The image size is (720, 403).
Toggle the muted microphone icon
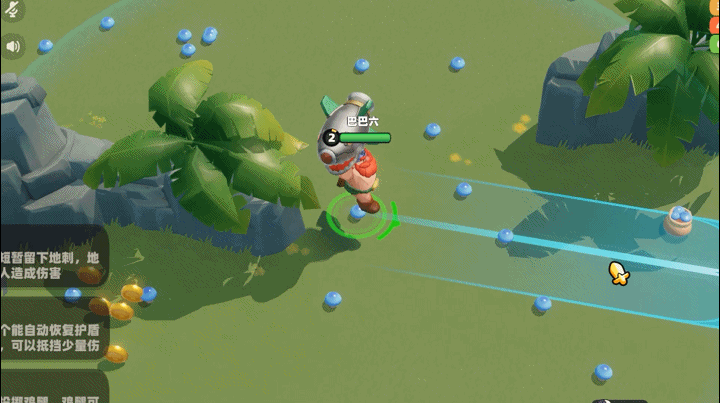coord(12,11)
